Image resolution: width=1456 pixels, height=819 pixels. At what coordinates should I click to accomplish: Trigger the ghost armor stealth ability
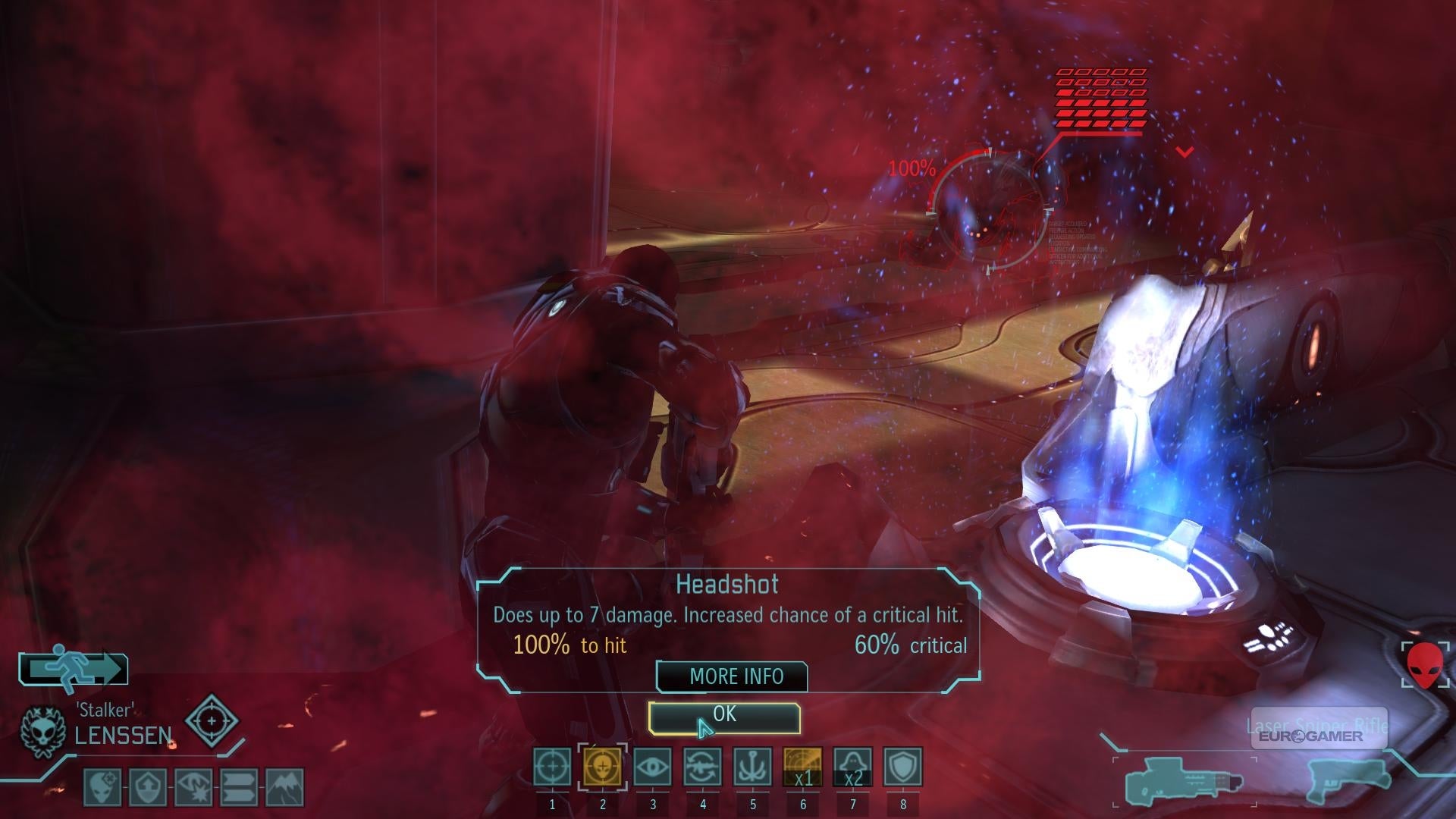point(853,767)
